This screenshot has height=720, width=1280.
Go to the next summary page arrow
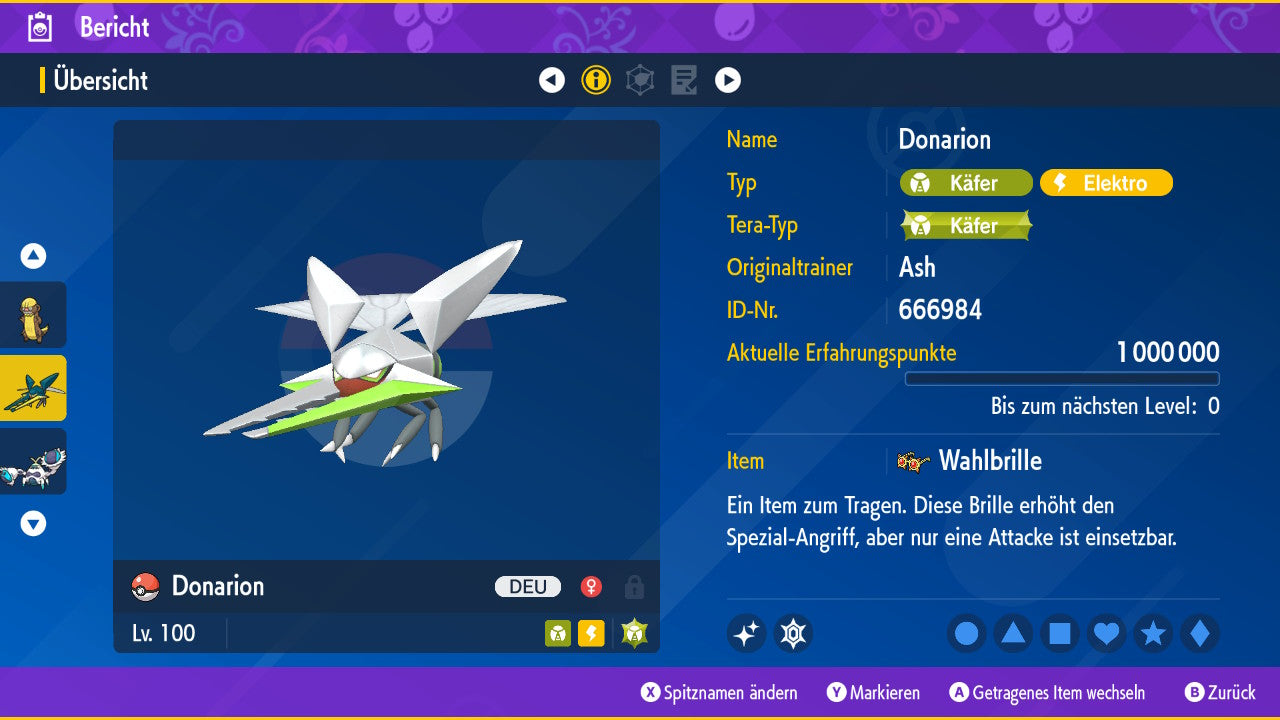click(x=728, y=80)
